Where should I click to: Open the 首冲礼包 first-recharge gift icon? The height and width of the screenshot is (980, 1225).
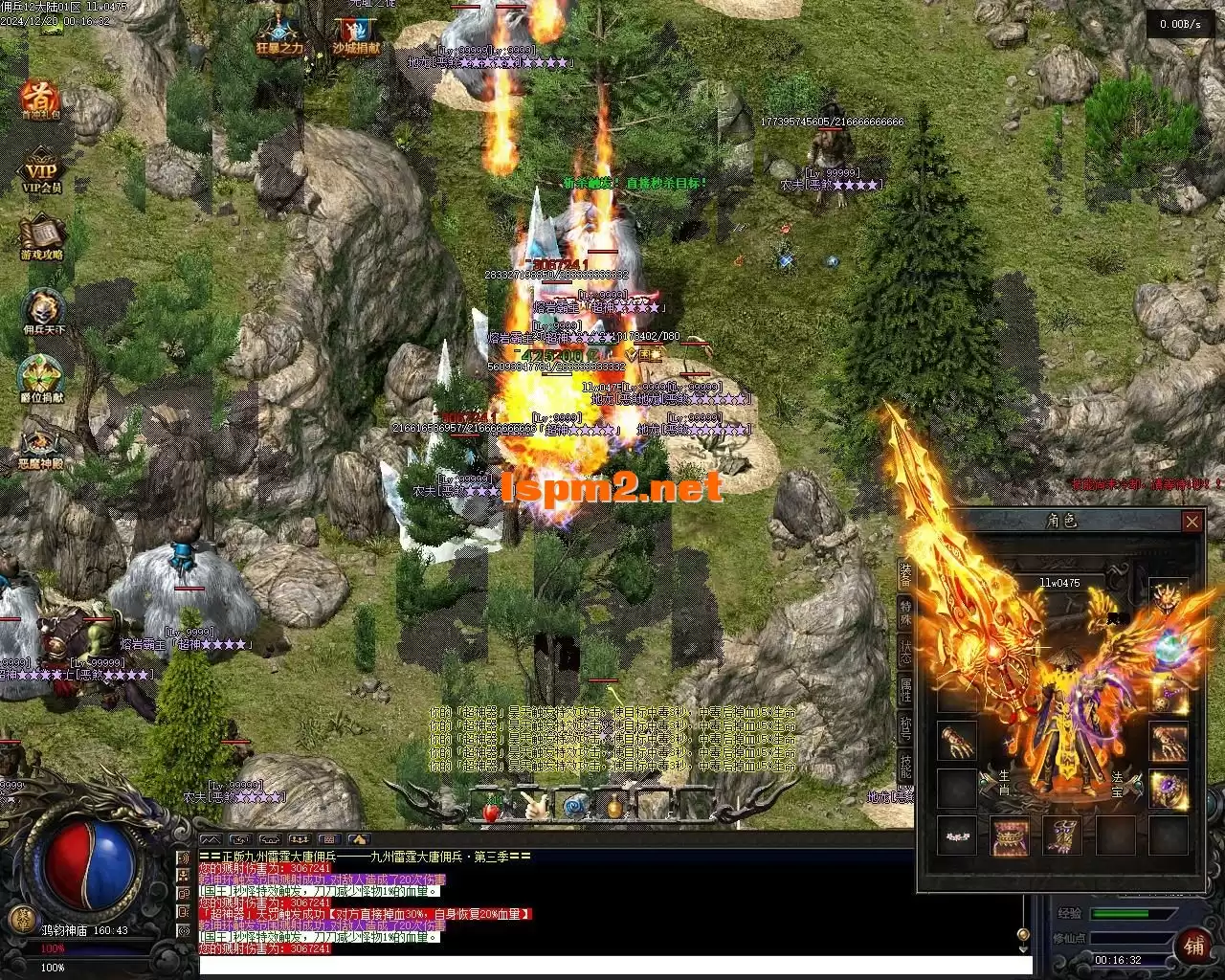click(40, 99)
